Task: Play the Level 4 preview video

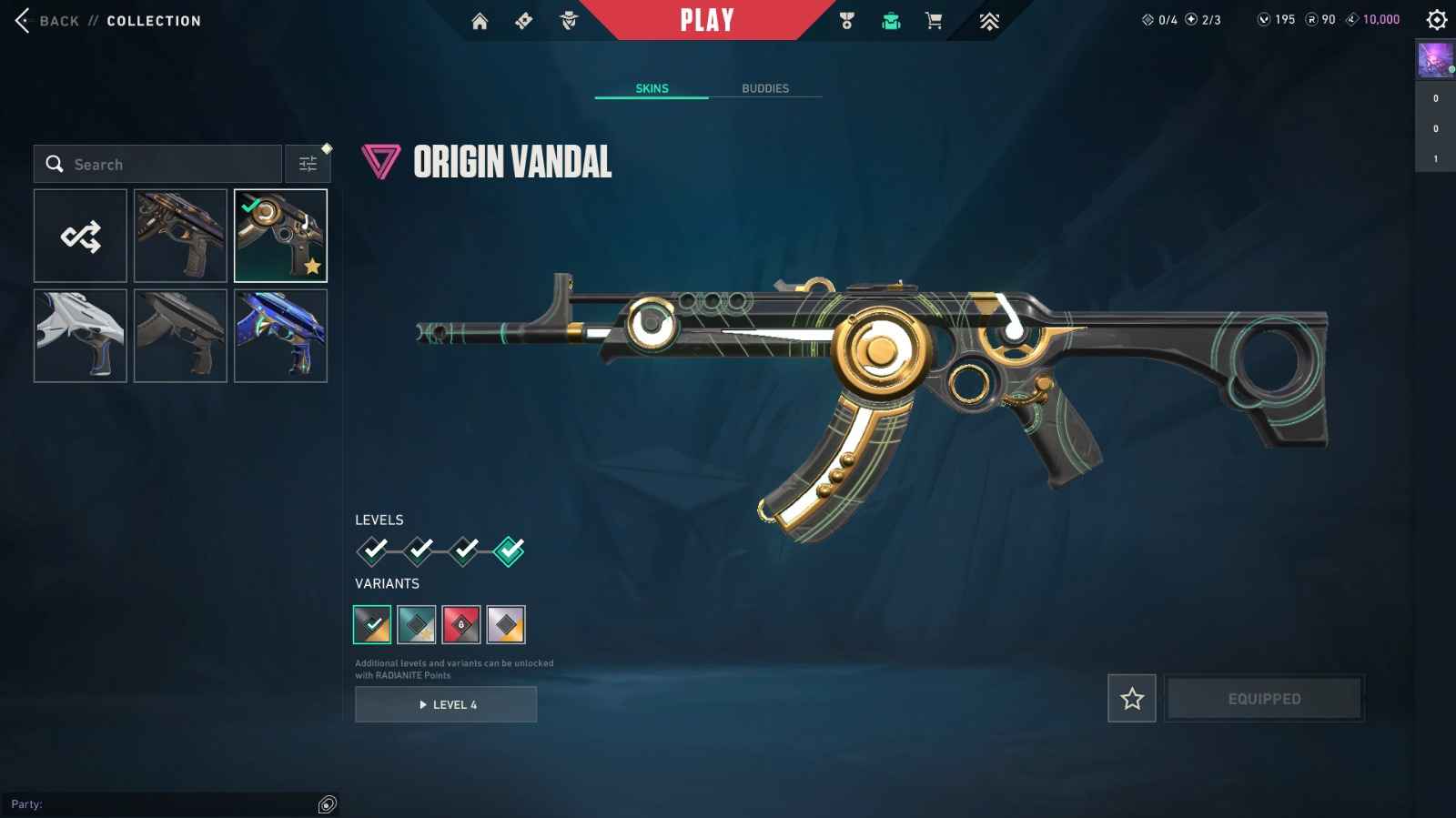Action: [x=446, y=704]
